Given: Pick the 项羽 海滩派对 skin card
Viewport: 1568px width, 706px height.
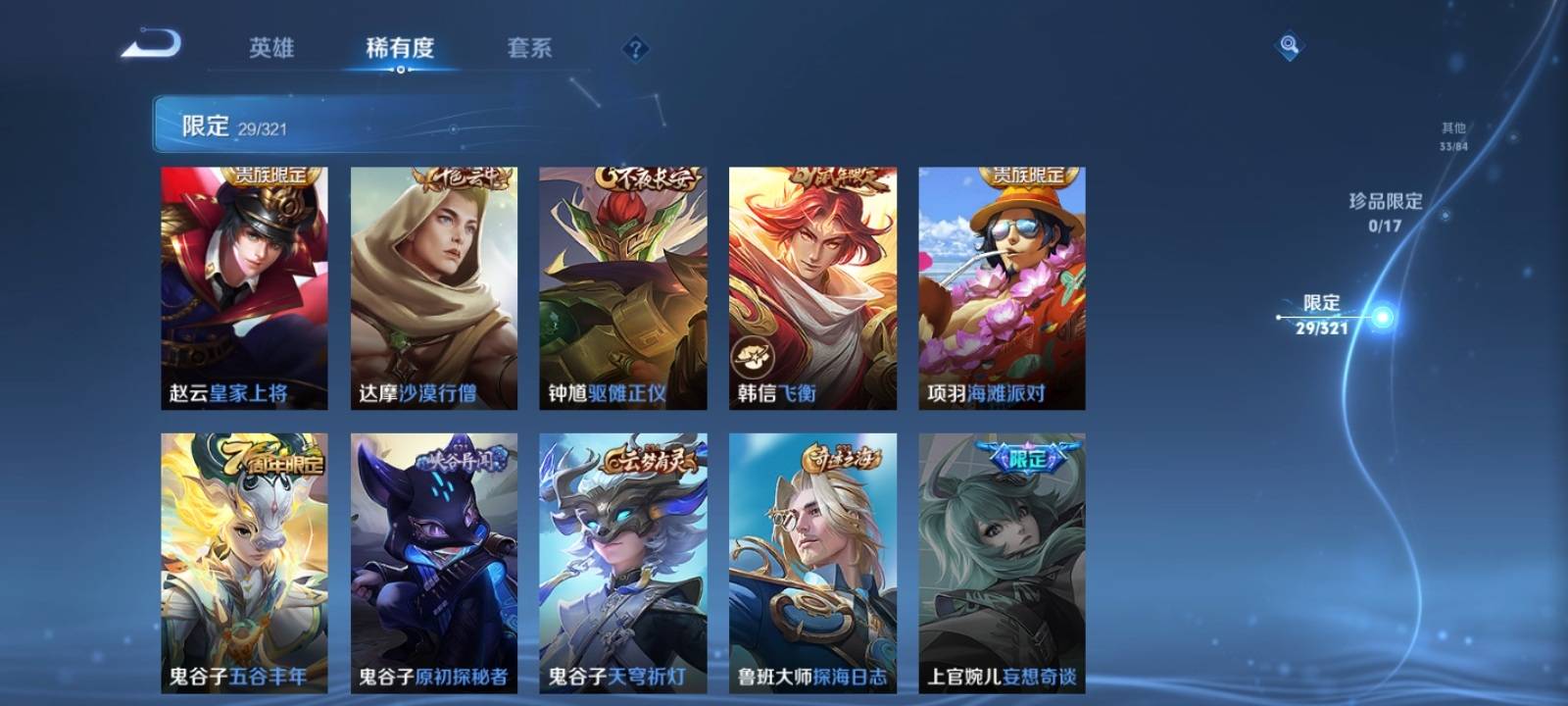Looking at the screenshot, I should (1002, 287).
